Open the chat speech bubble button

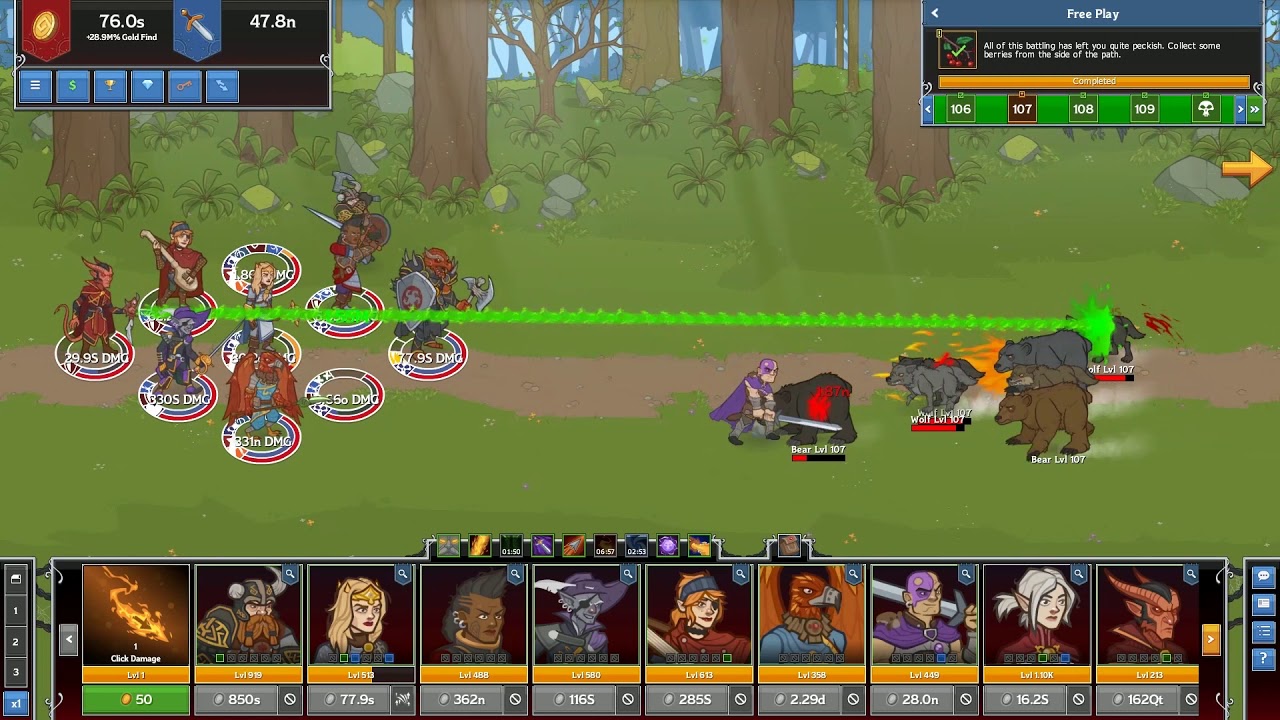click(1264, 577)
